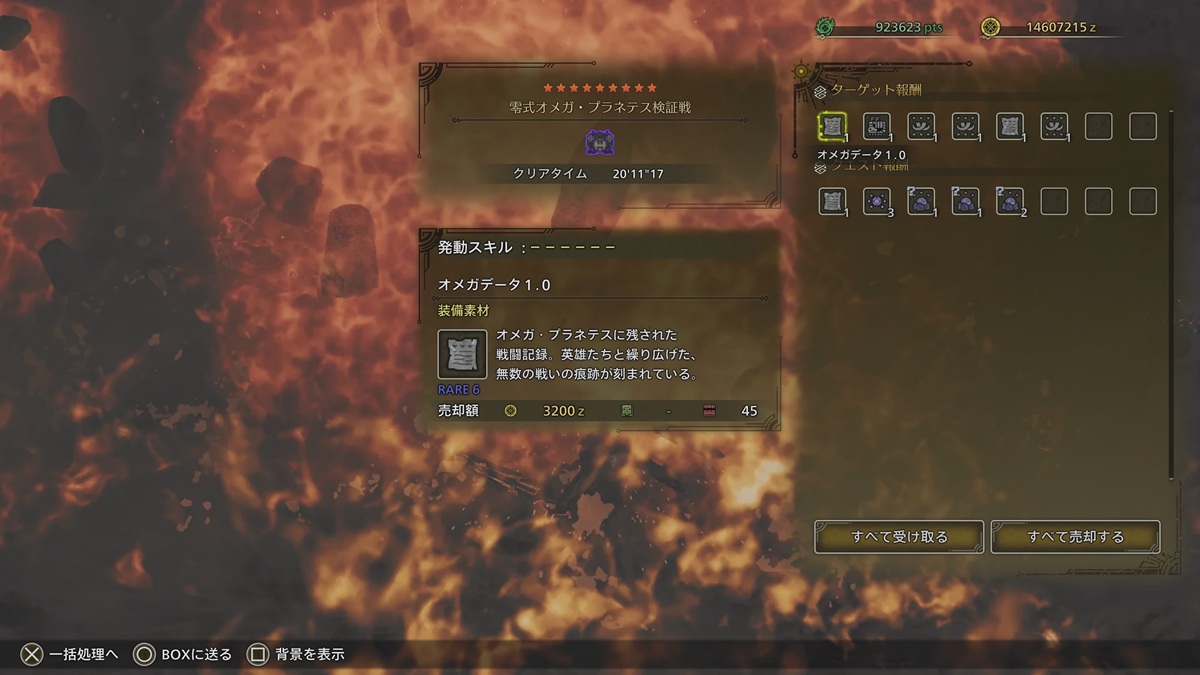Viewport: 1200px width, 675px height.
Task: Choose the unidentified purple stone with quantity 2
Action: click(x=1009, y=201)
